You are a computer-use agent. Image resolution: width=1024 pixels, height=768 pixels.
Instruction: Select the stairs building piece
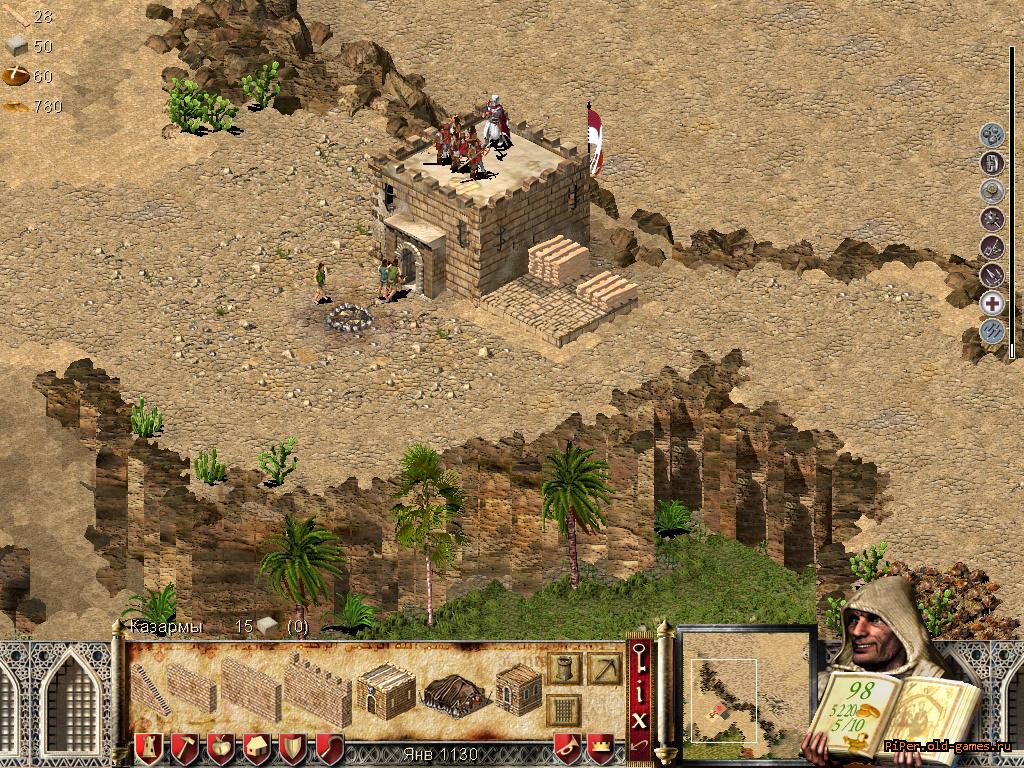(x=150, y=688)
